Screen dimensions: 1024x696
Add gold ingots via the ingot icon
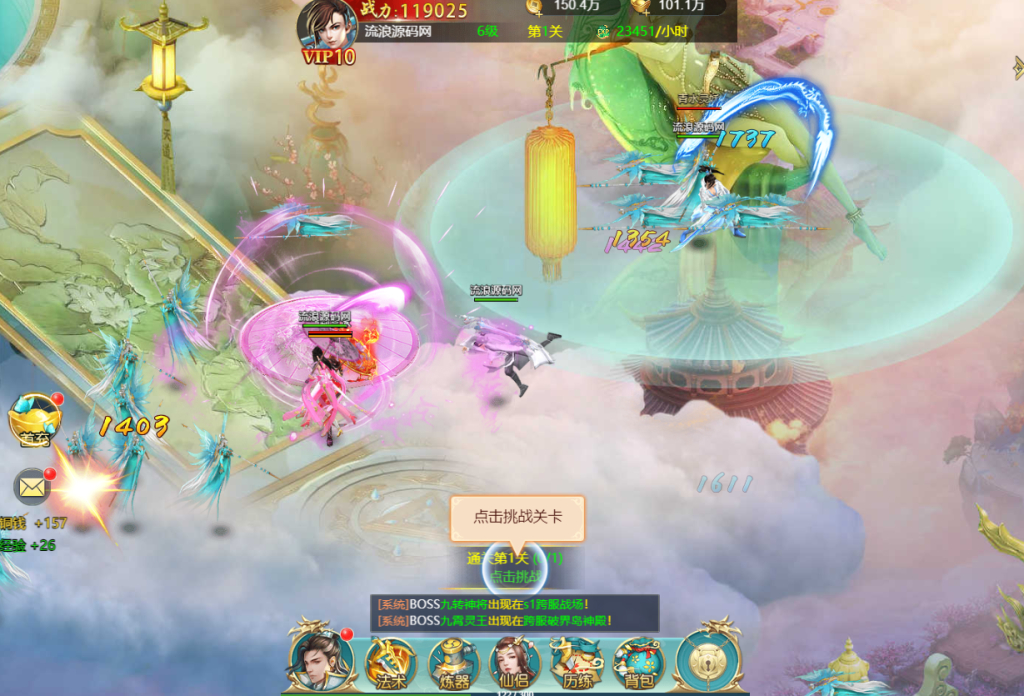click(x=640, y=7)
